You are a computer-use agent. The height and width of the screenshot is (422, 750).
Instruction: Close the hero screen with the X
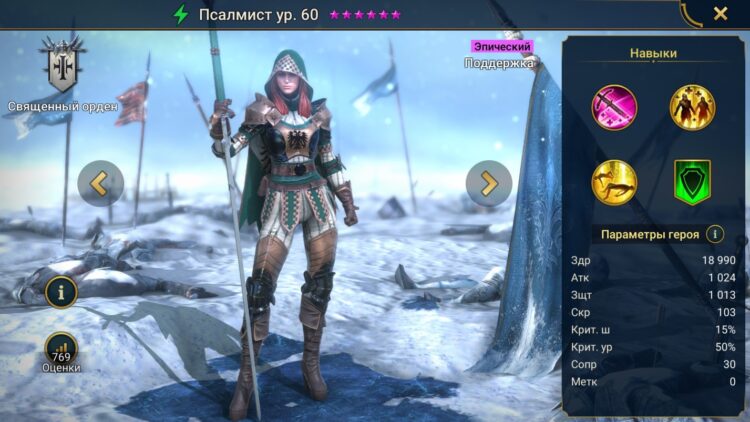720,14
